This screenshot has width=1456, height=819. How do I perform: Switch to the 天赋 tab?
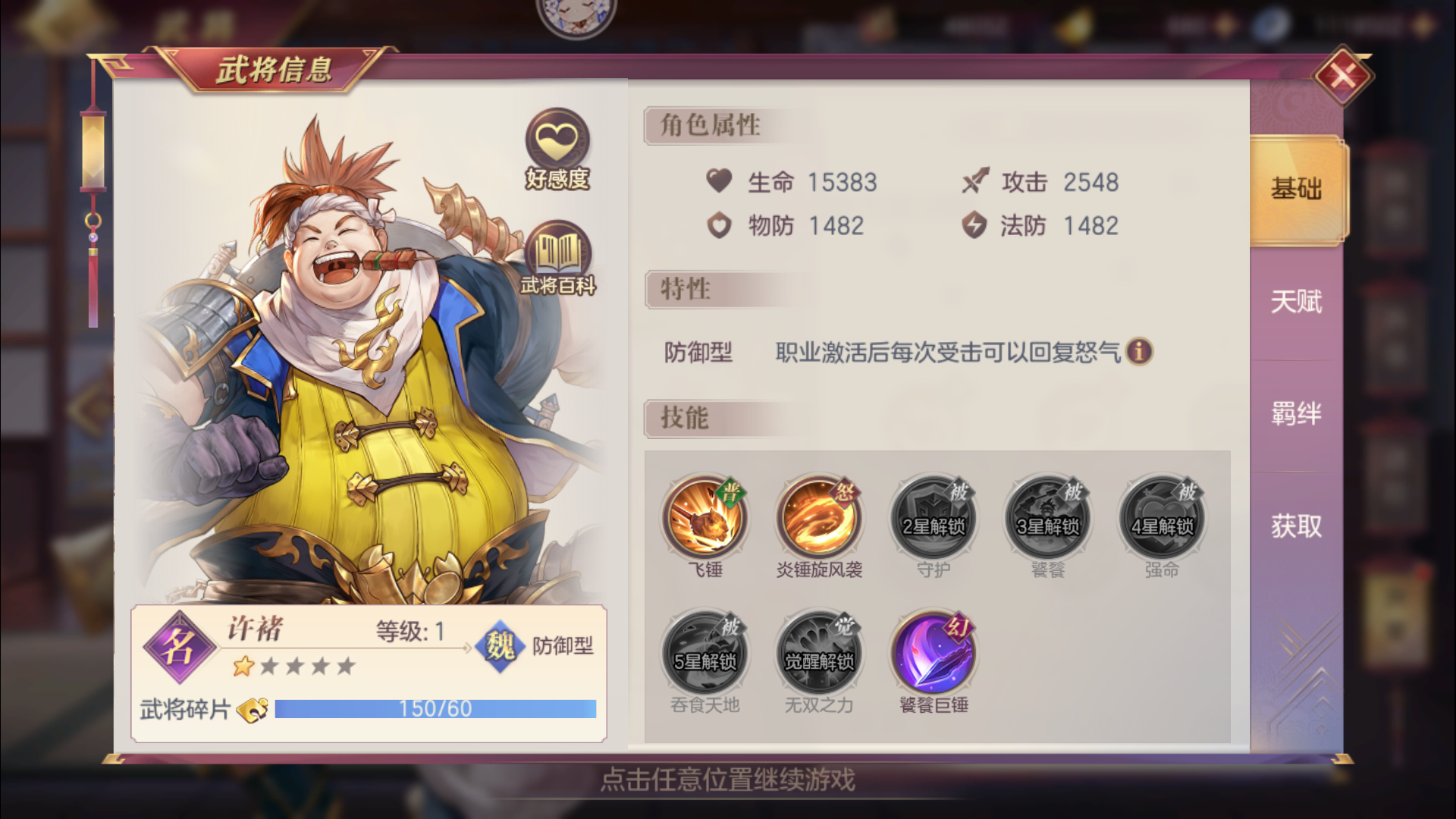click(1298, 301)
